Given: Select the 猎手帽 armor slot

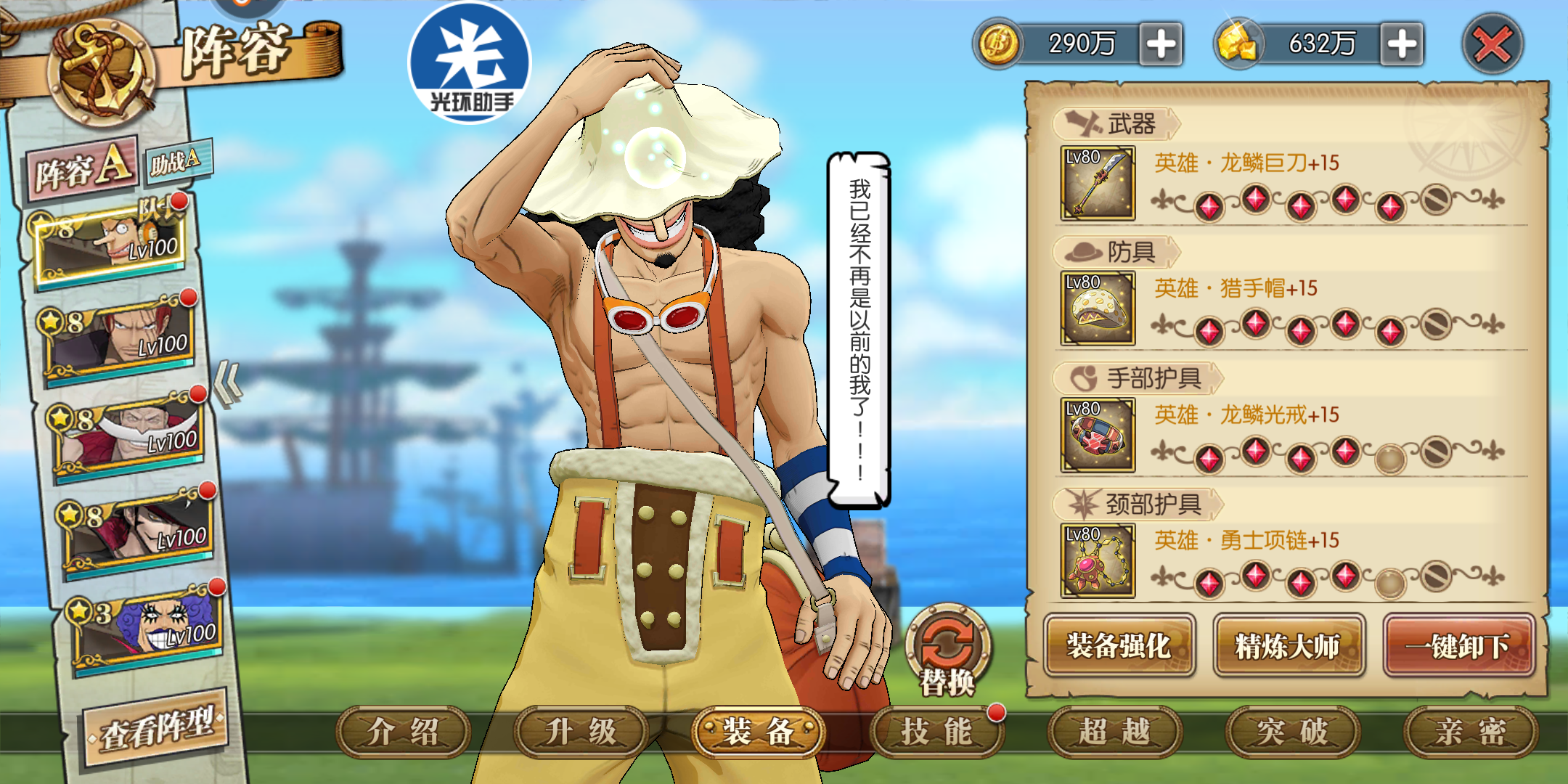Looking at the screenshot, I should tap(1098, 309).
